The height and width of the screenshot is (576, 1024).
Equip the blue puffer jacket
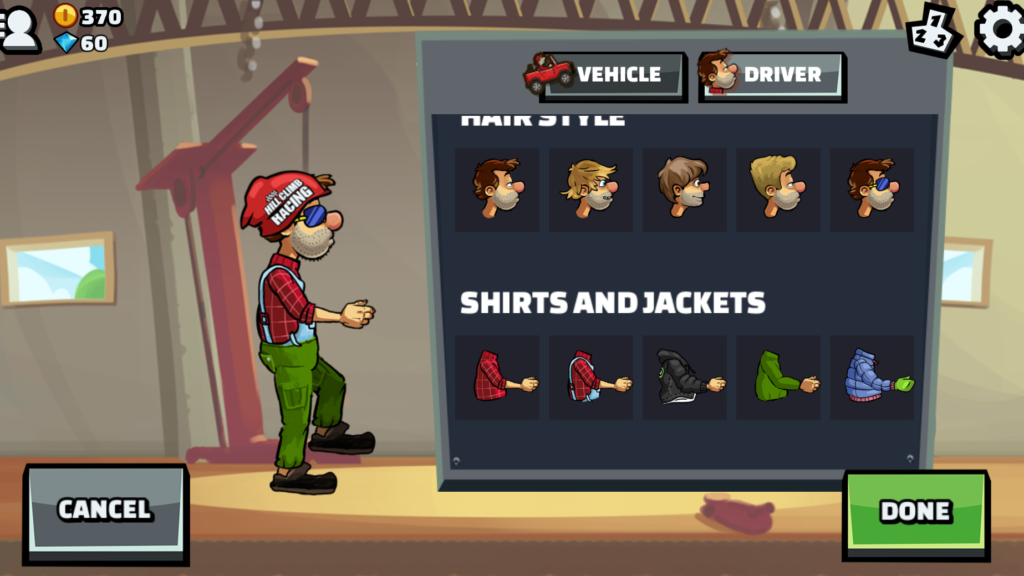[x=872, y=377]
